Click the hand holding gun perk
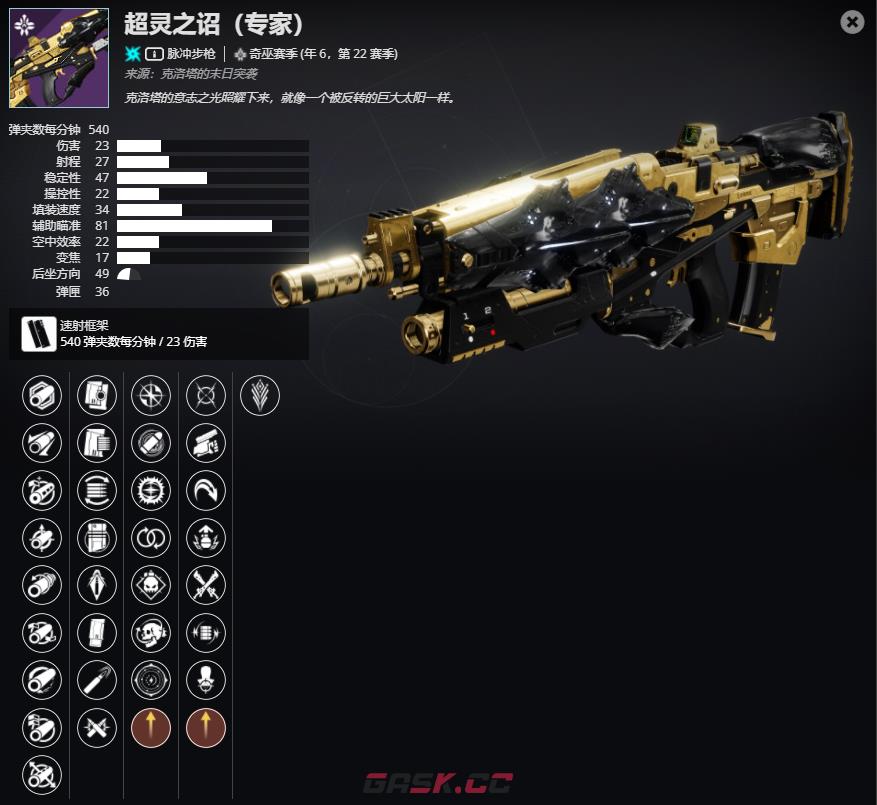 tap(206, 443)
